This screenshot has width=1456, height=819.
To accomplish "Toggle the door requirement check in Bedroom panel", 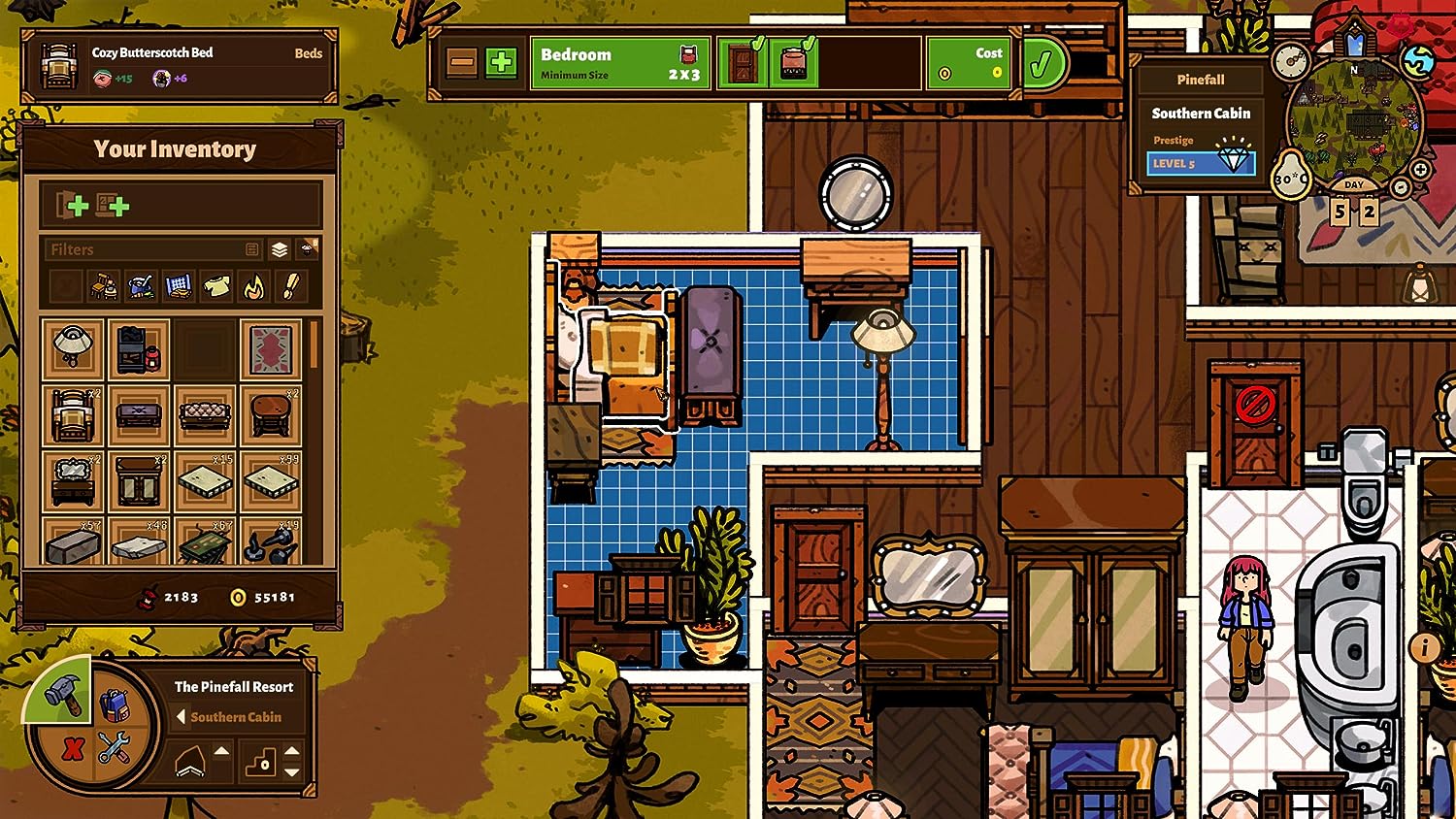I will [x=744, y=62].
